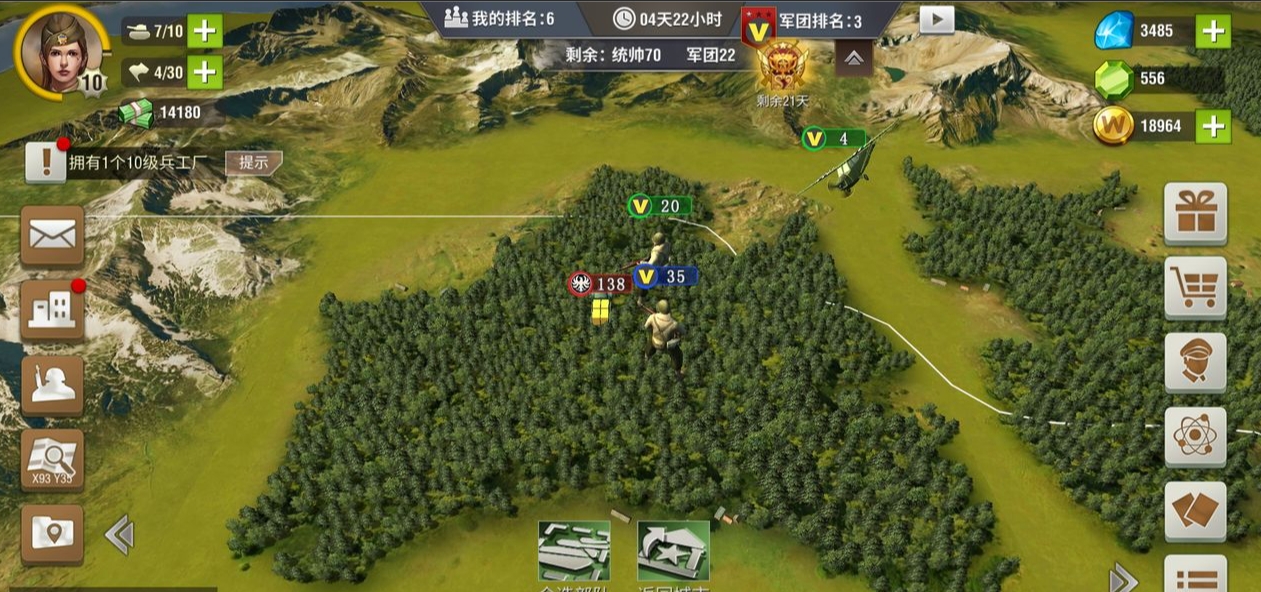1261x592 pixels.
Task: Add more flag slots with the plus button
Action: (x=205, y=71)
